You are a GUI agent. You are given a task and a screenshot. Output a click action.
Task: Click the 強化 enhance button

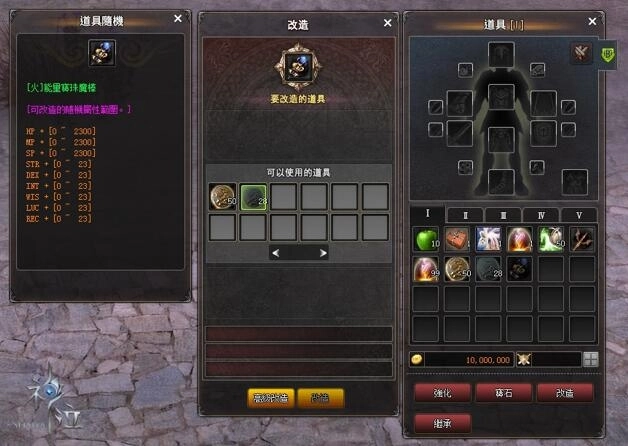click(442, 392)
